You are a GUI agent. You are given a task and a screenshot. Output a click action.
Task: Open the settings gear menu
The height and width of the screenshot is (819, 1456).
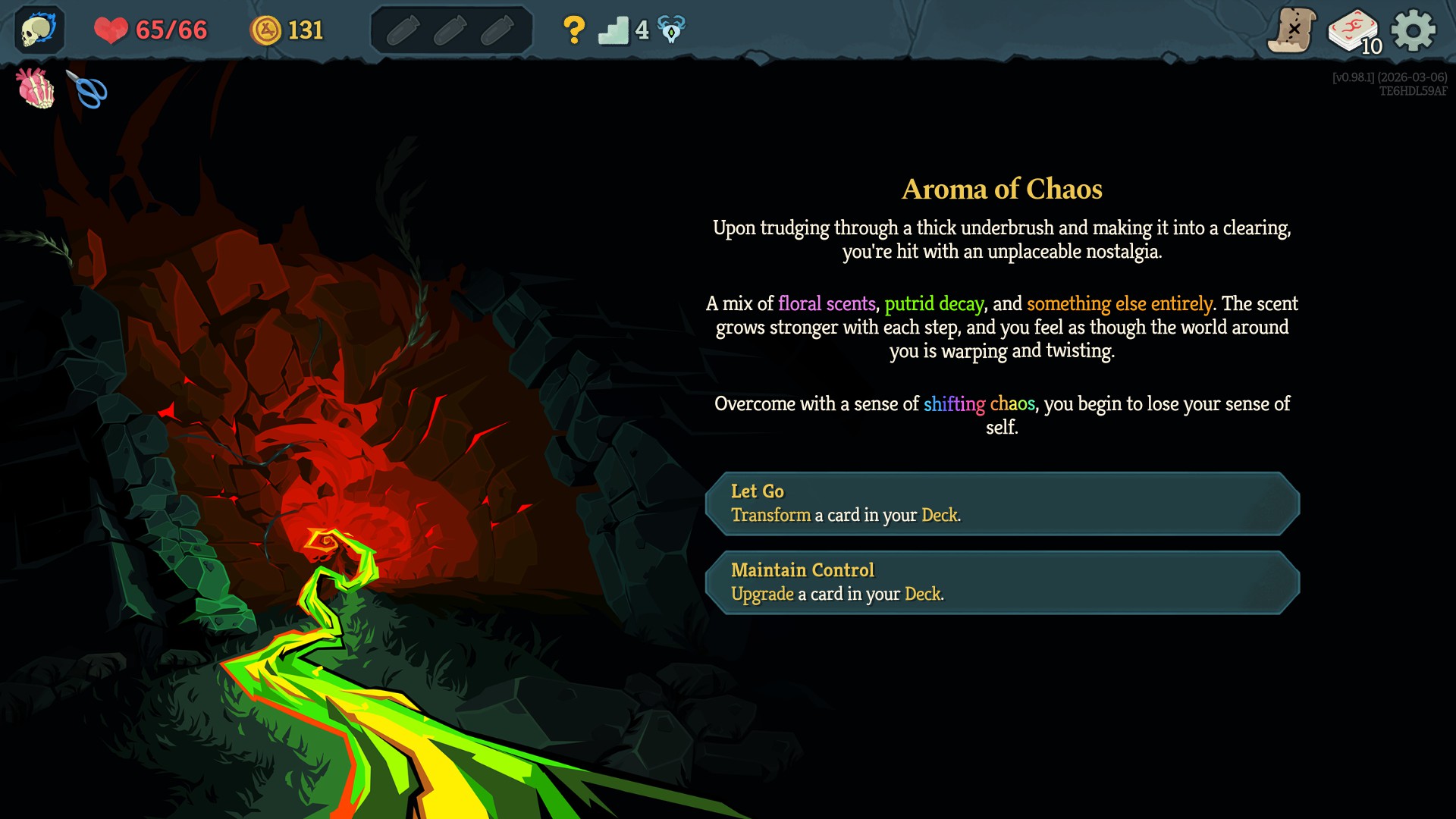1412,30
